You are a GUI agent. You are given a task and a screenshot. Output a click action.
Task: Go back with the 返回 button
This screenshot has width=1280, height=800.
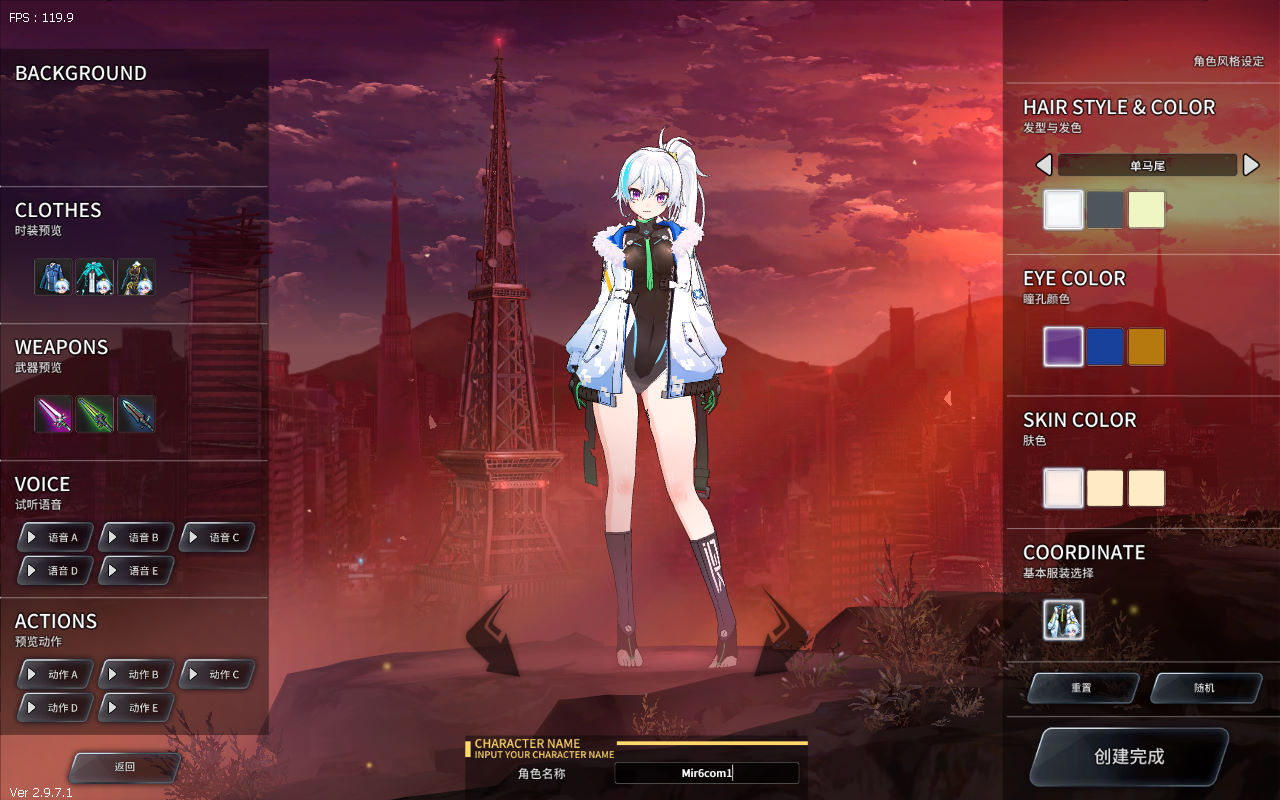124,767
